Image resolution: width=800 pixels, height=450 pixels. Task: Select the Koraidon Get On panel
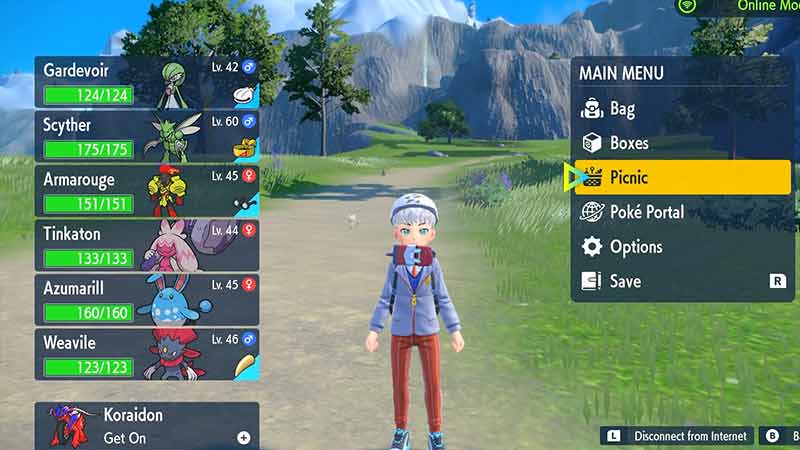[x=147, y=425]
